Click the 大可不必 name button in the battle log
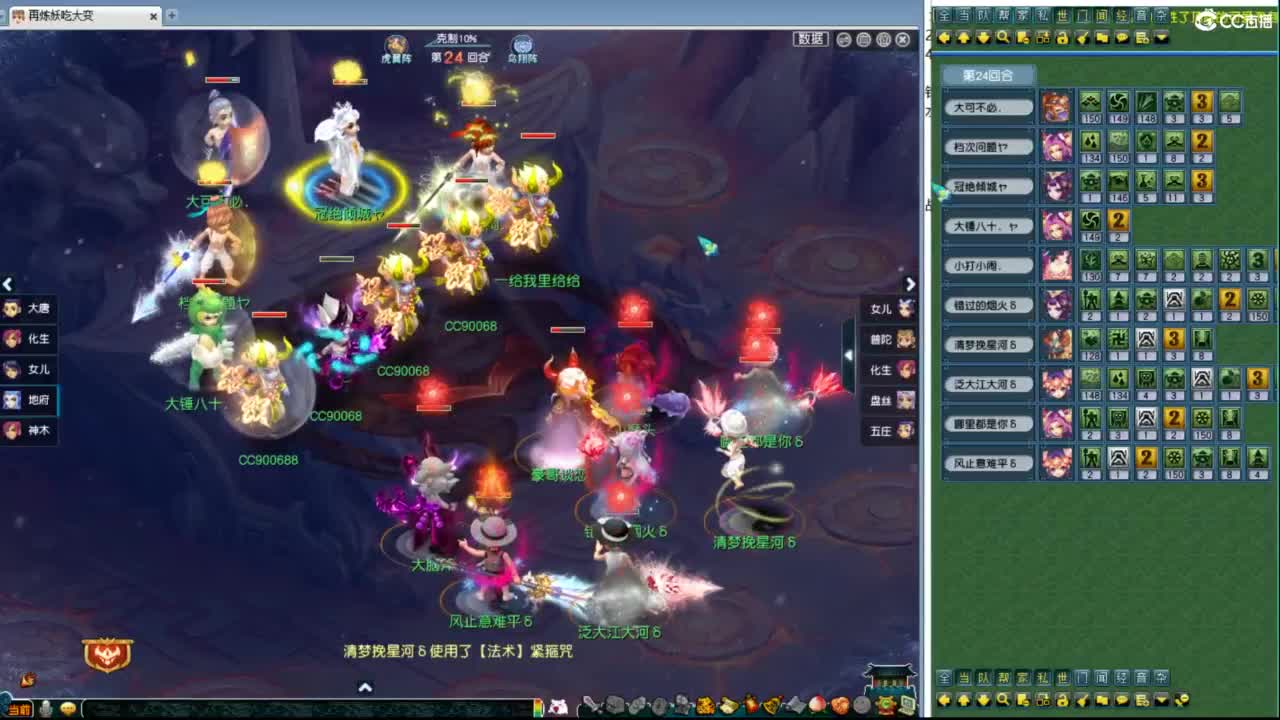The image size is (1280, 720). pyautogui.click(x=987, y=106)
